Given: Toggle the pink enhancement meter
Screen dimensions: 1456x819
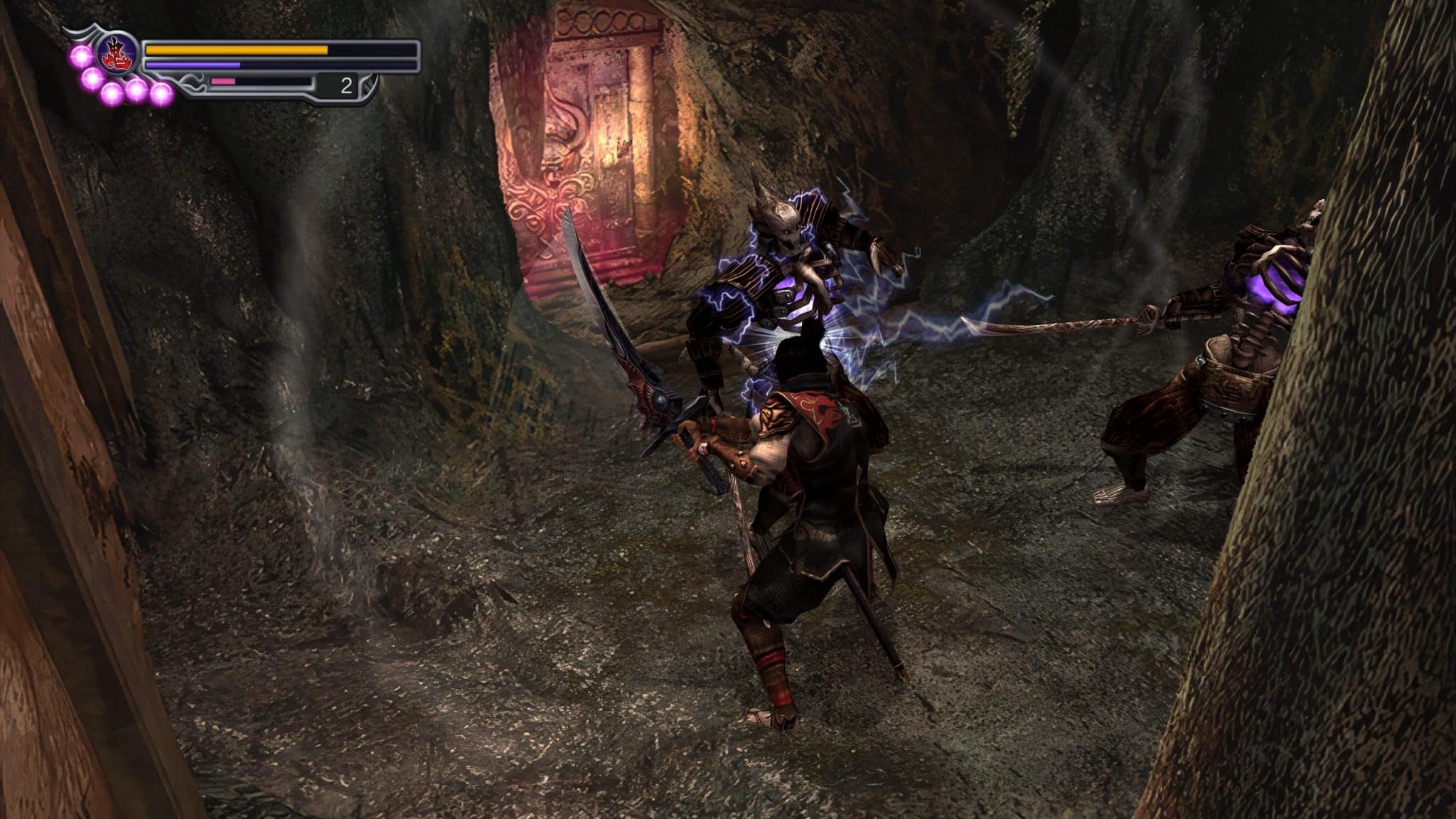Looking at the screenshot, I should click(x=222, y=81).
